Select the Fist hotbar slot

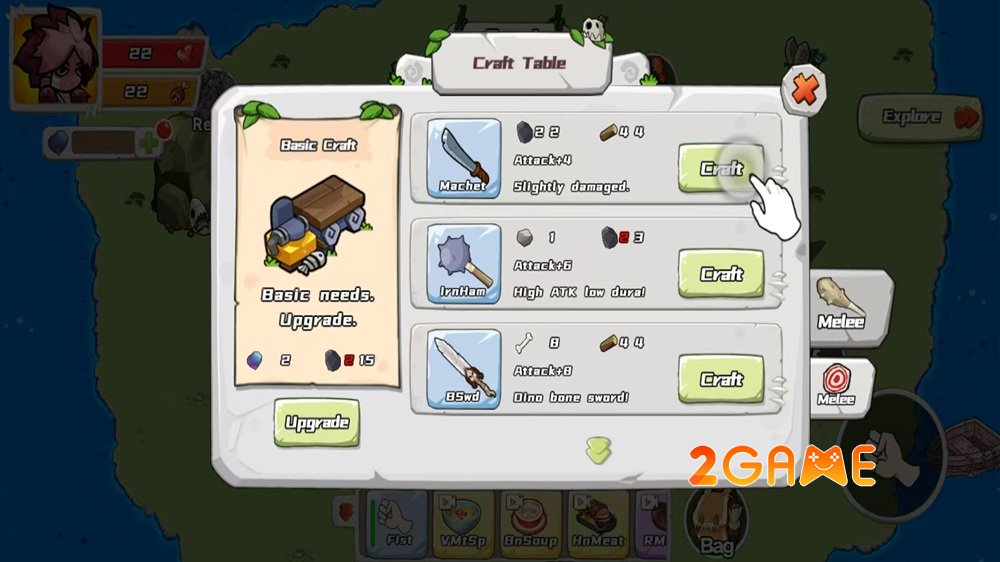point(398,522)
